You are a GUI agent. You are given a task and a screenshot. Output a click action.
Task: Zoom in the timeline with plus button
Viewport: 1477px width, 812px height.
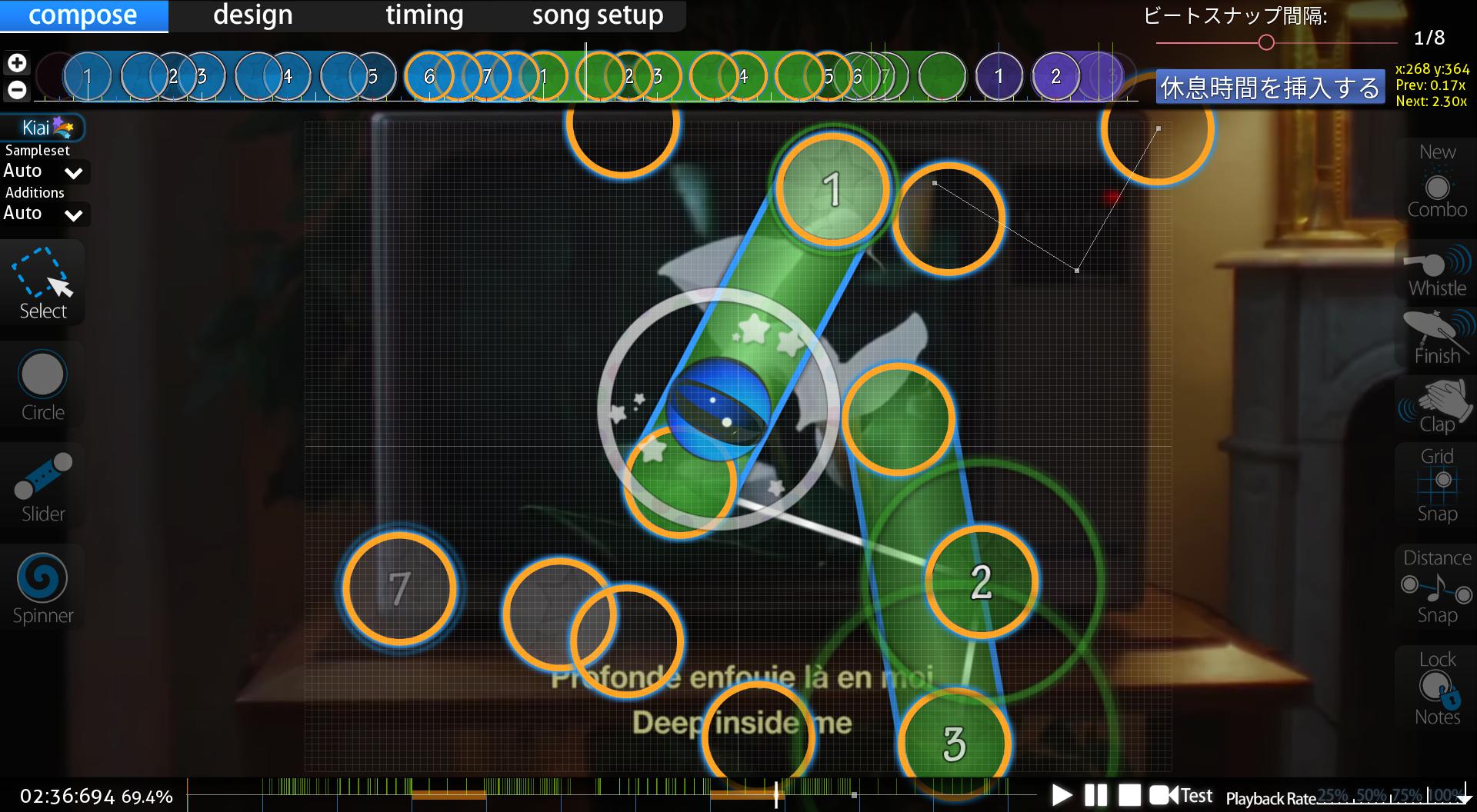point(17,63)
